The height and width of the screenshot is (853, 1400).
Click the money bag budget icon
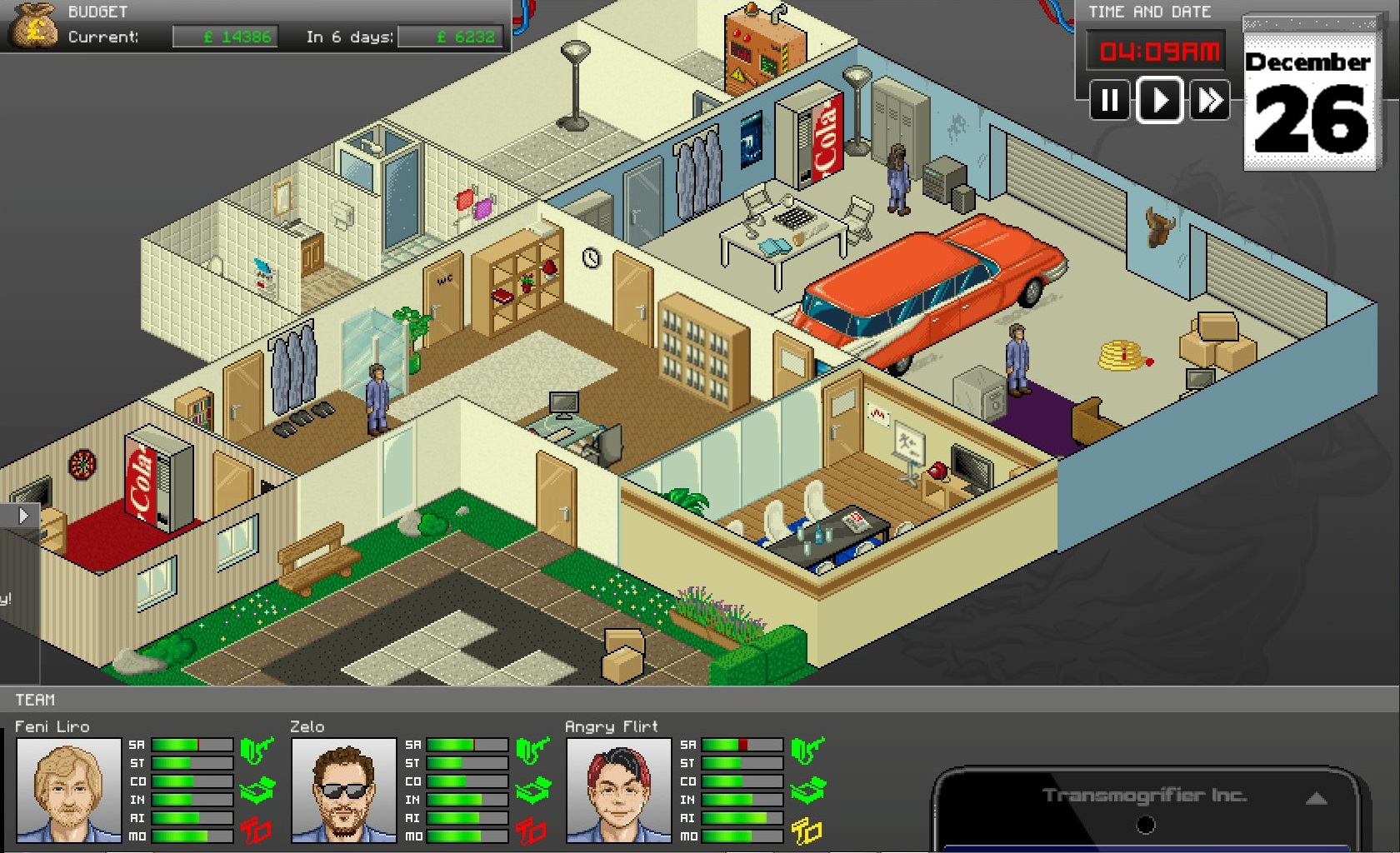33,25
